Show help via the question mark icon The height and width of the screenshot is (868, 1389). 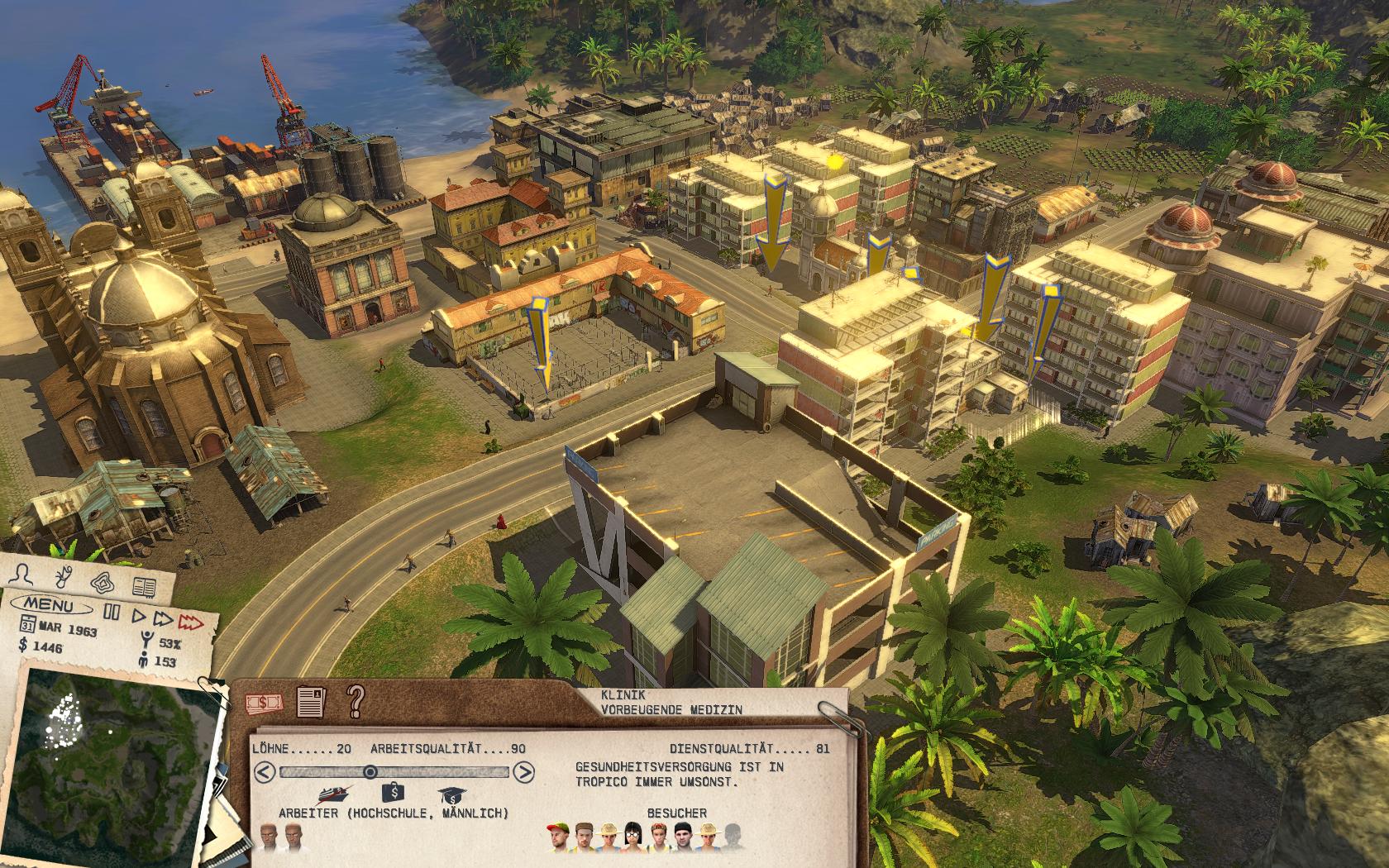[356, 700]
